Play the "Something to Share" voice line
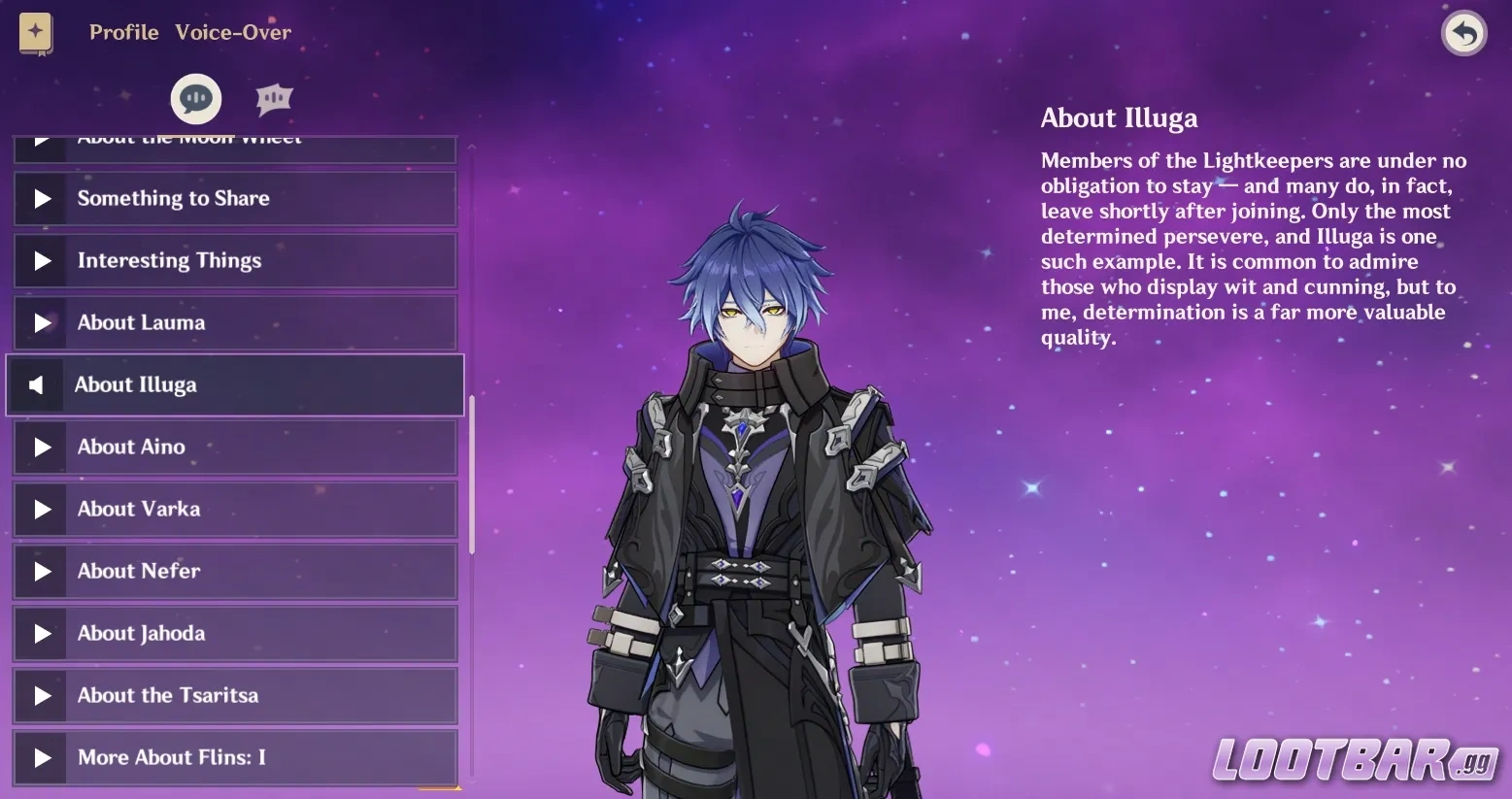 (234, 198)
